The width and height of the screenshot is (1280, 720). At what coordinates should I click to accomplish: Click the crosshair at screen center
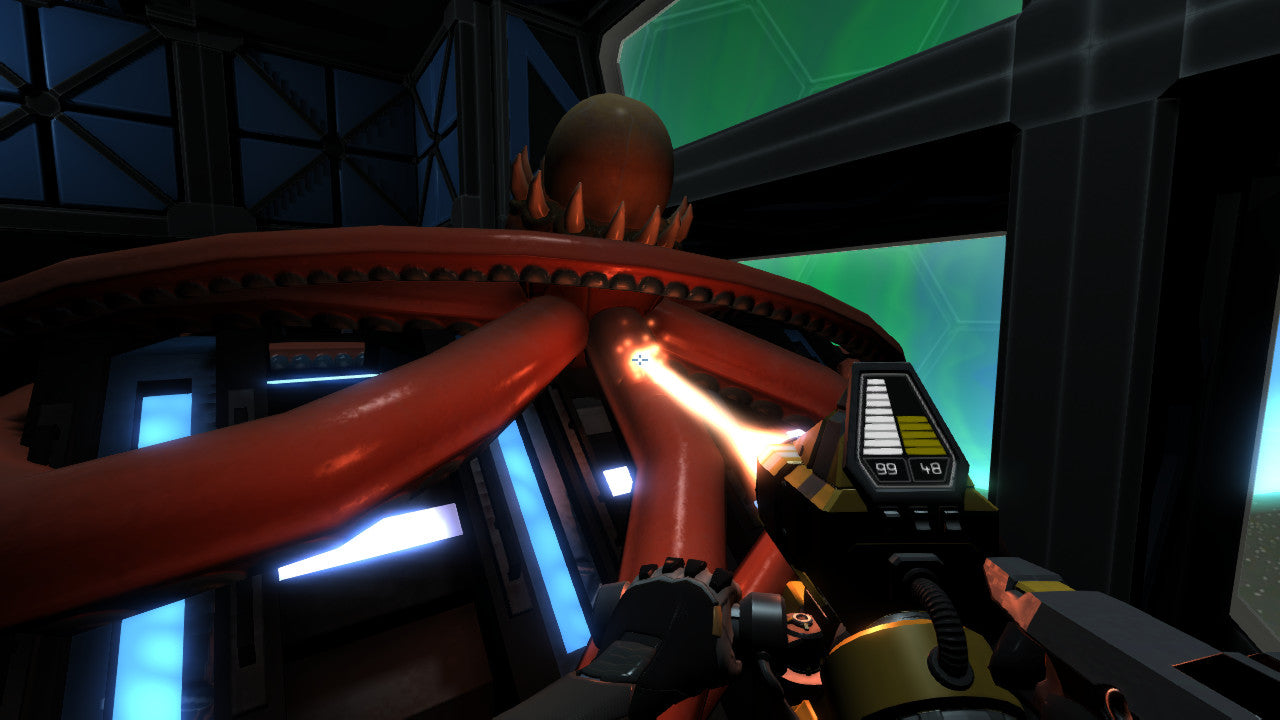[x=640, y=356]
